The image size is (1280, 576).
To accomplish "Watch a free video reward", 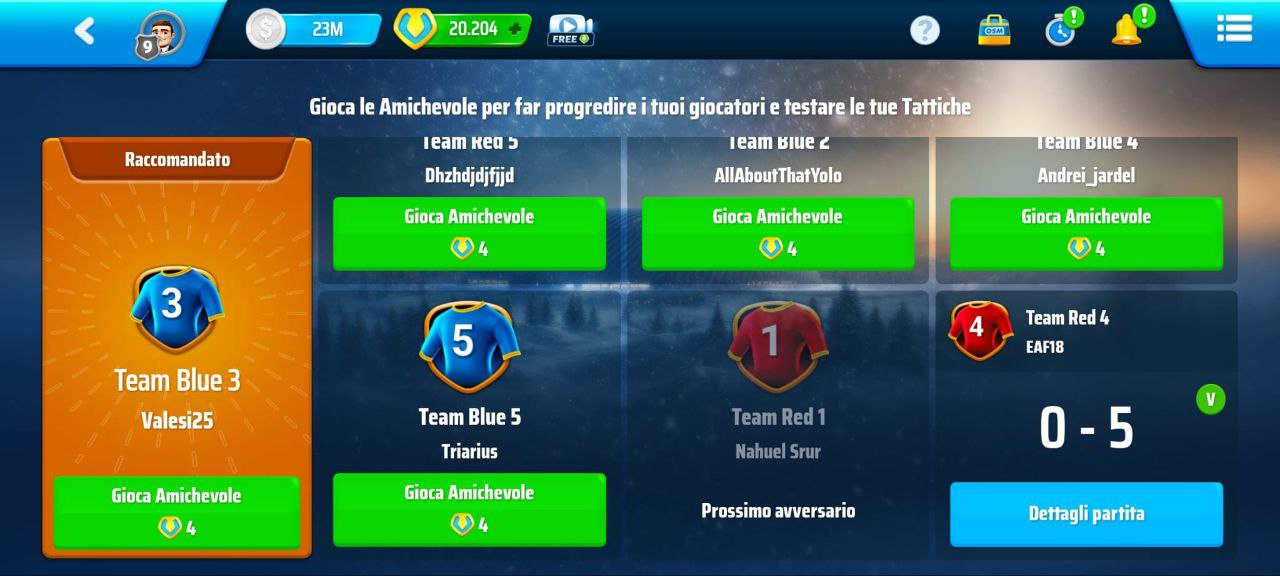I will tap(570, 30).
